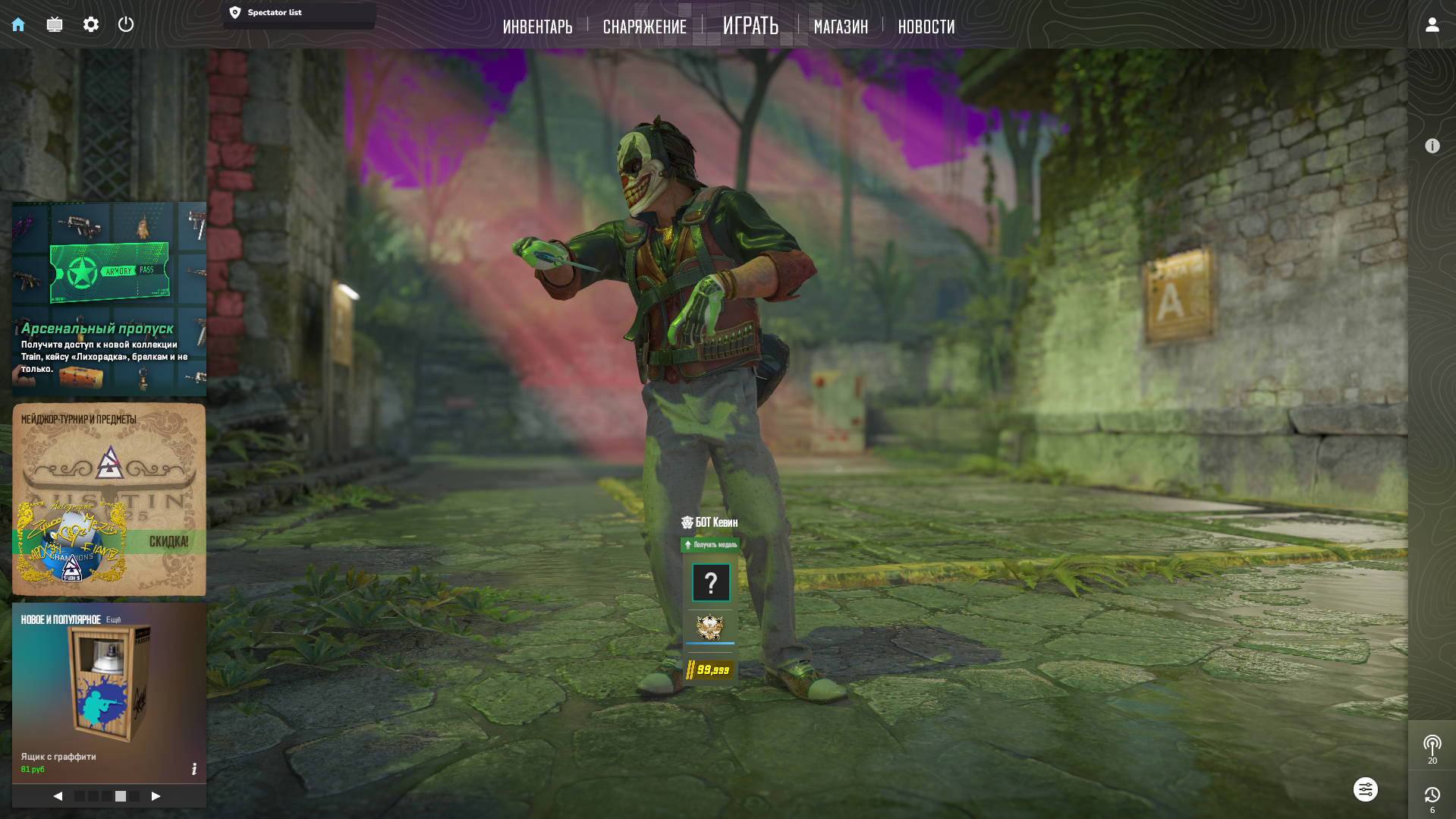Viewport: 1456px width, 819px height.
Task: Select the Ящик с граффити item
Action: click(x=109, y=691)
